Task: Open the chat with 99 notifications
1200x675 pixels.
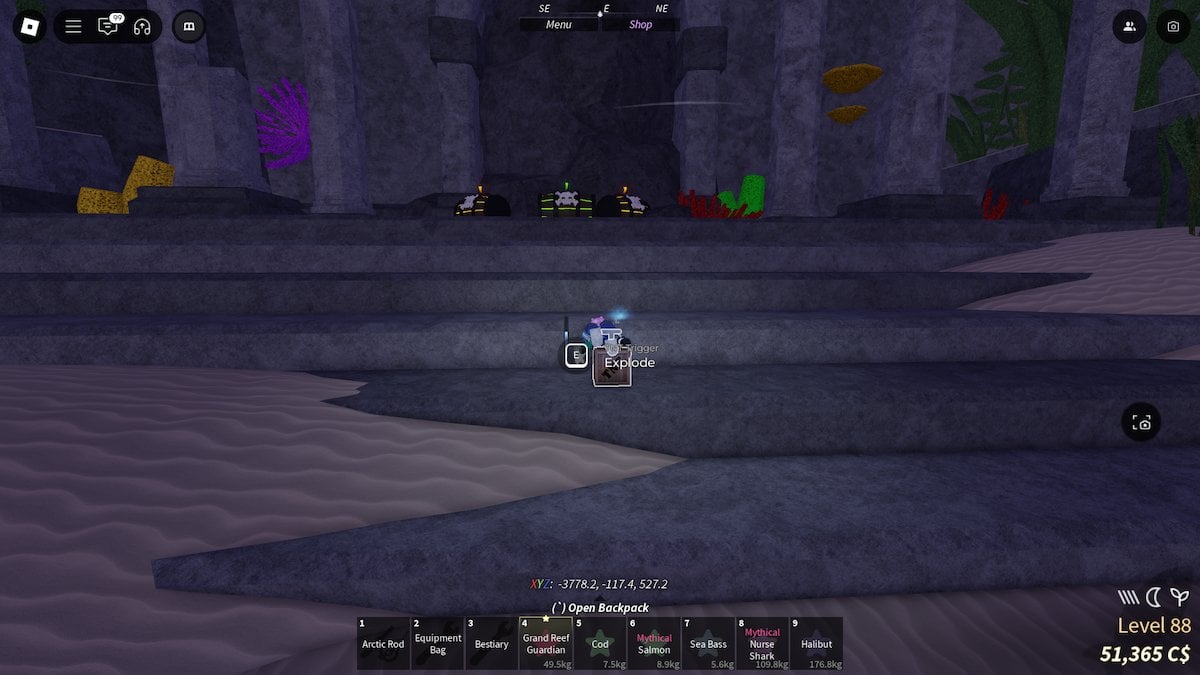Action: tap(108, 27)
